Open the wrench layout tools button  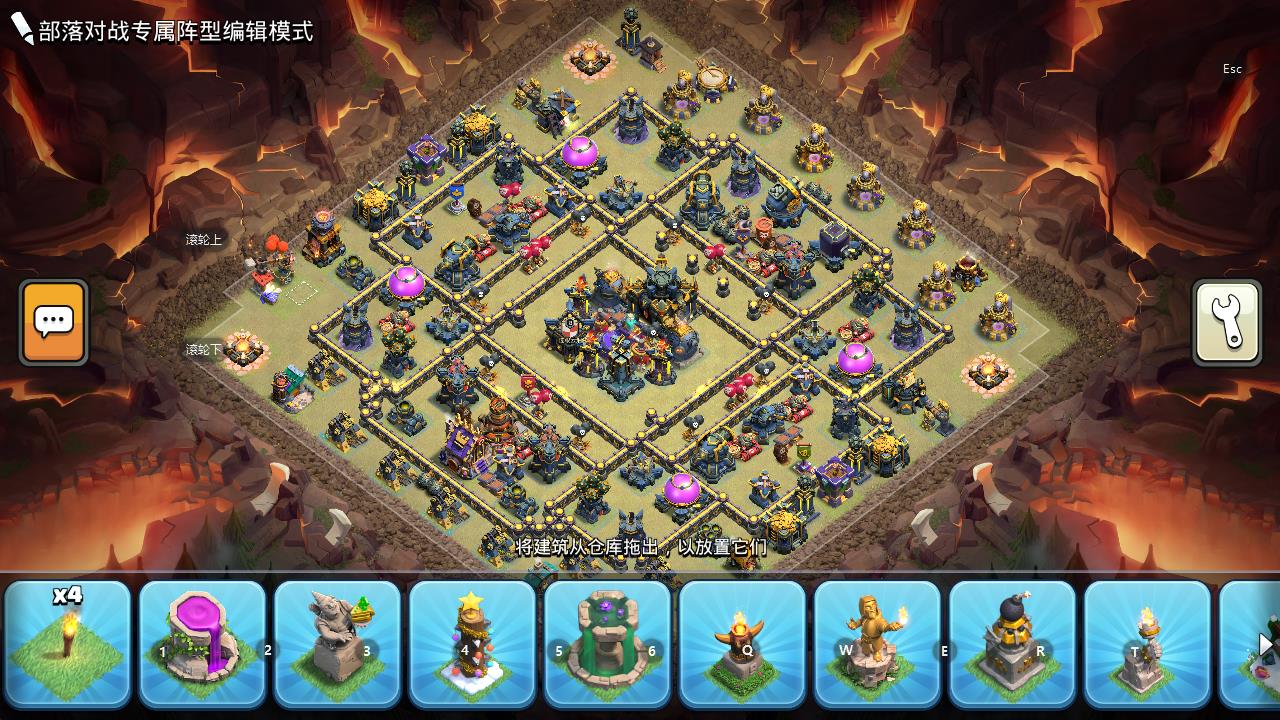click(1227, 322)
